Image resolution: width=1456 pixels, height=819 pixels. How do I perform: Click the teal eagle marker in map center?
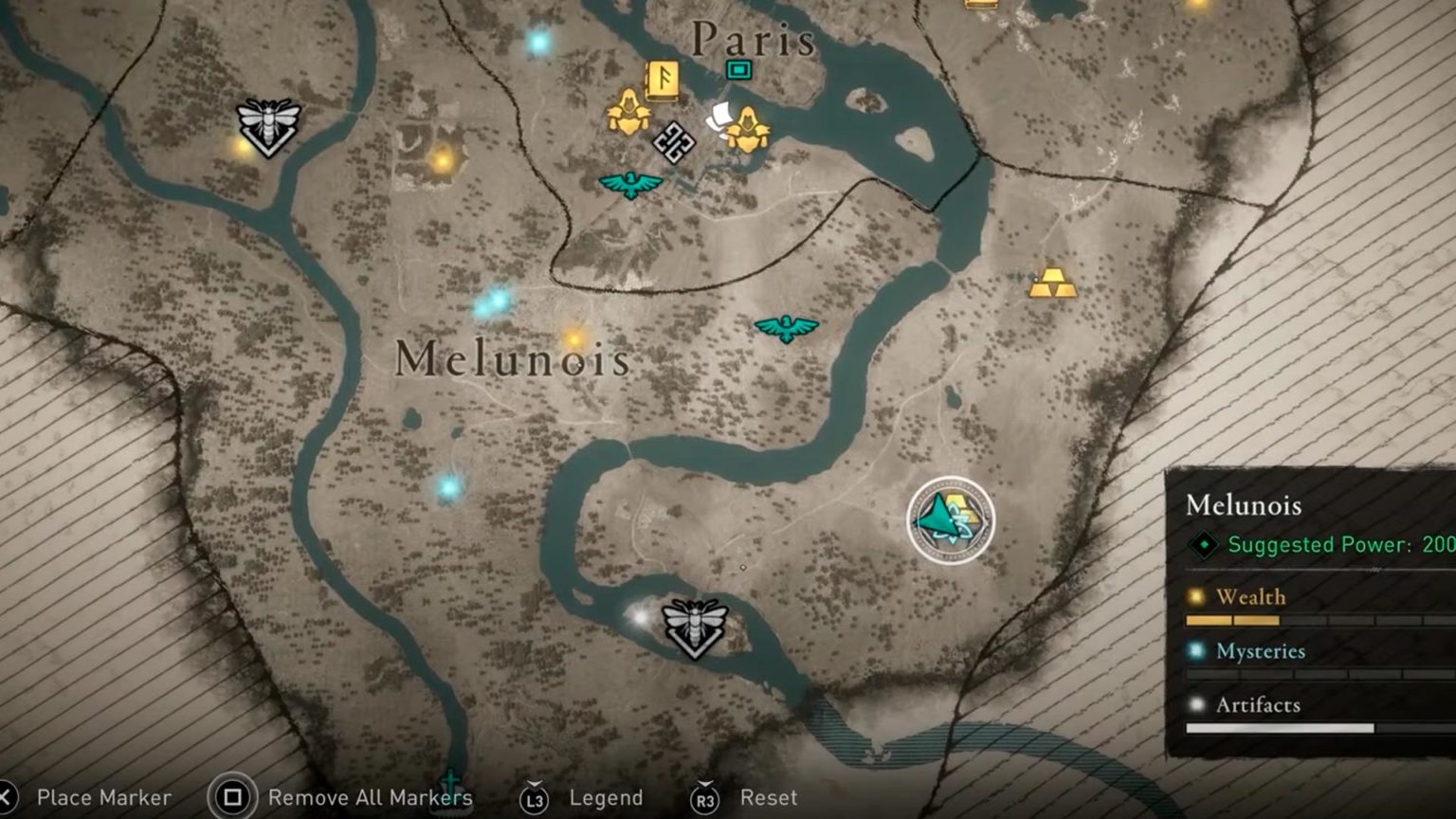[785, 329]
